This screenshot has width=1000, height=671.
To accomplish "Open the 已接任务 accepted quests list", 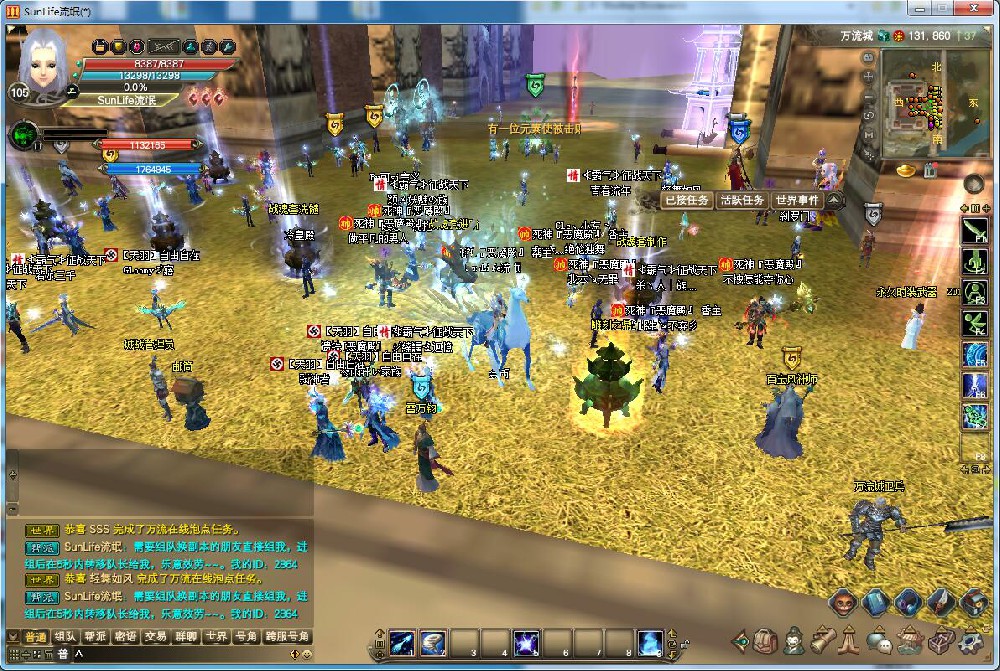I will point(687,200).
